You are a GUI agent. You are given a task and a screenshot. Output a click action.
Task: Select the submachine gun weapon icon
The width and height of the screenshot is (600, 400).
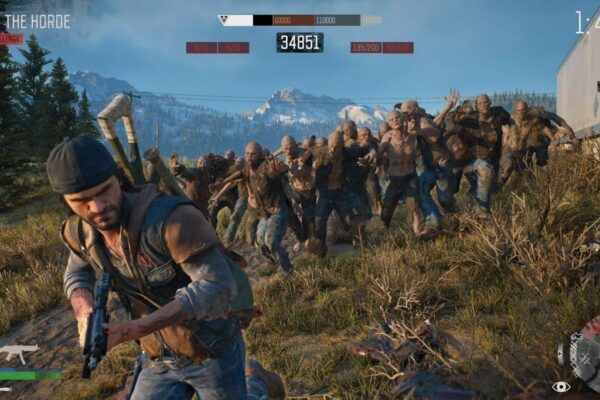point(19,353)
